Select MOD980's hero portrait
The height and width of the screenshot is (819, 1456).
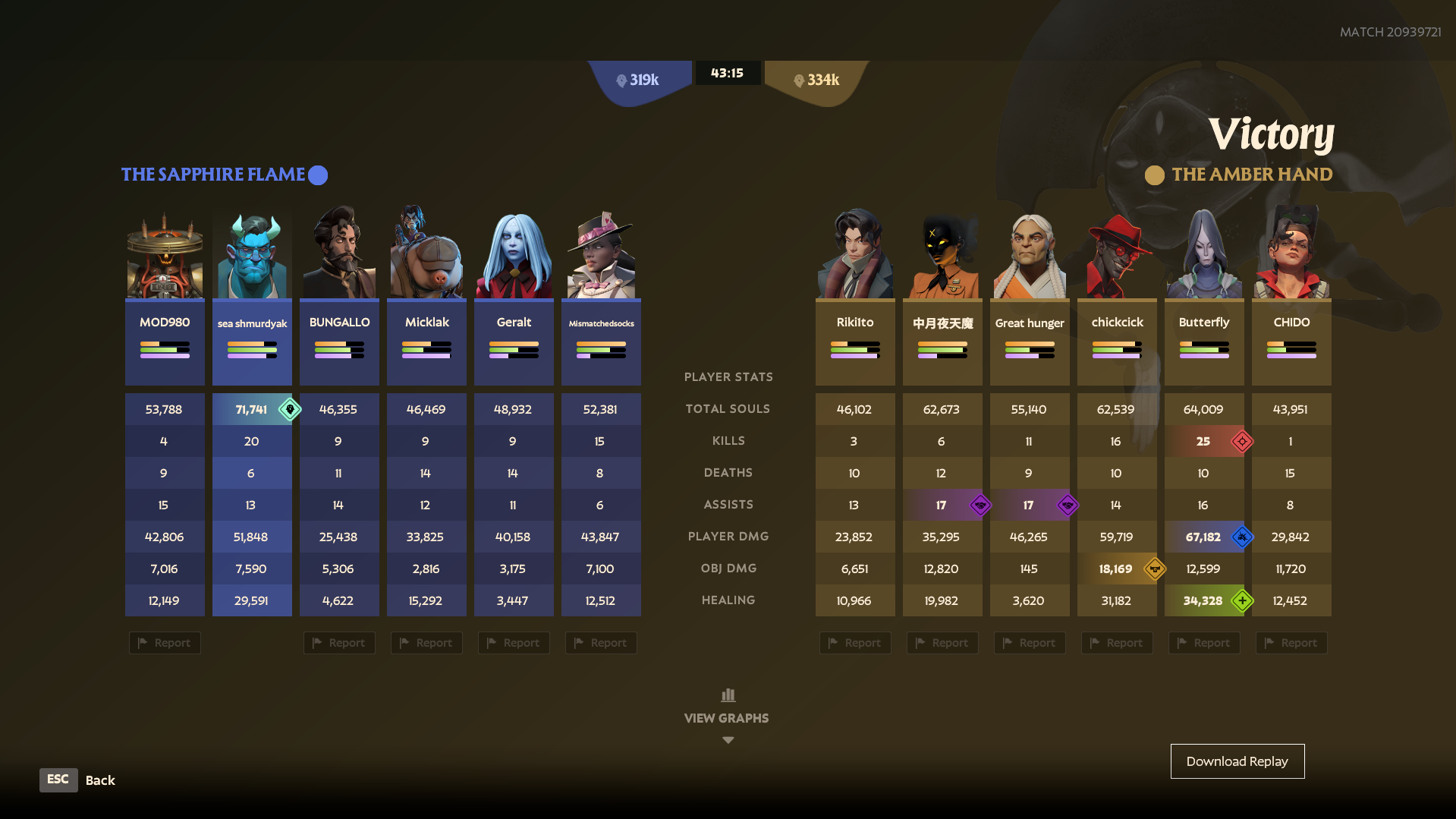(x=165, y=256)
